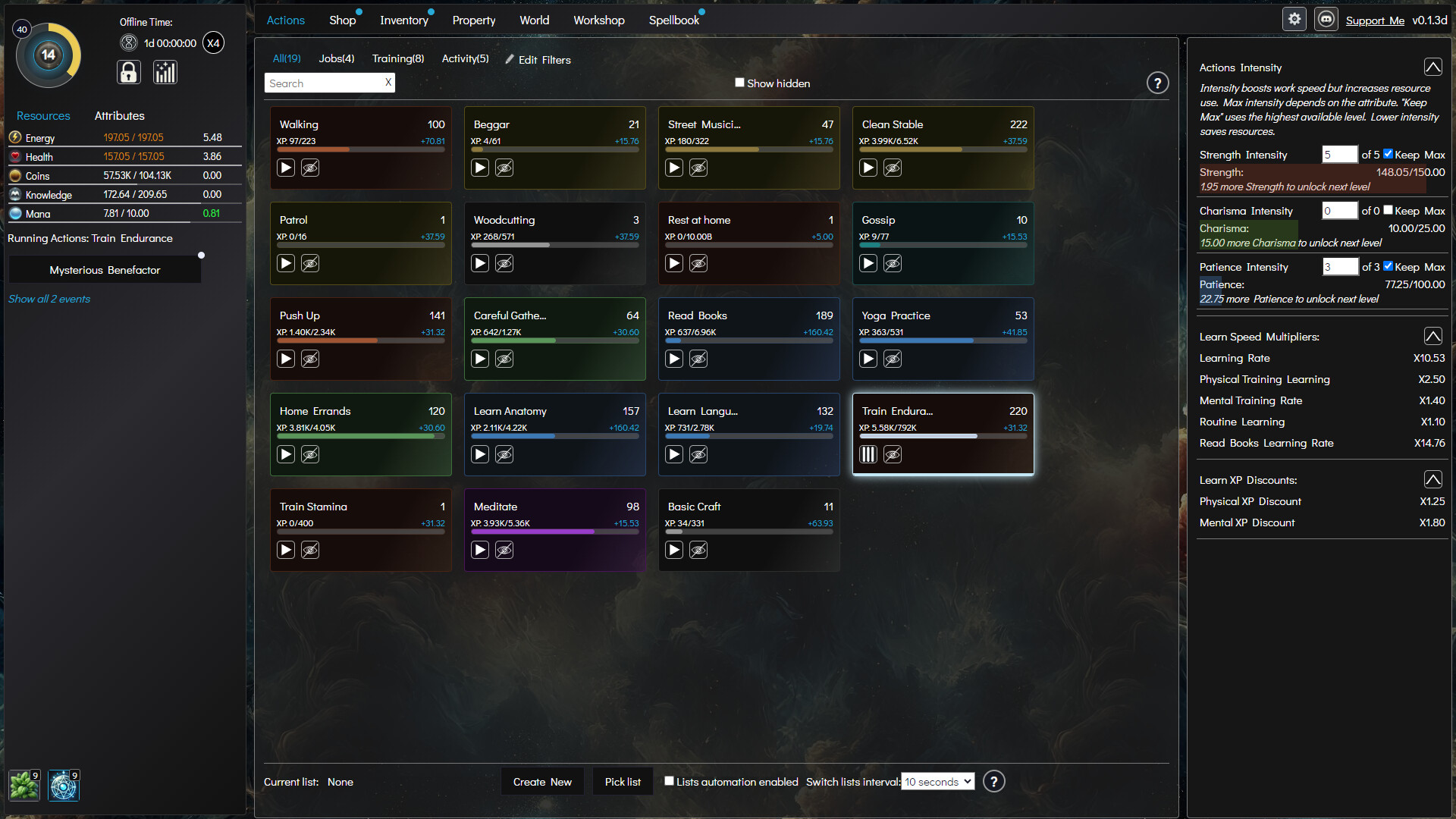Viewport: 1456px width, 819px height.
Task: Start the Meditate action
Action: tap(479, 550)
